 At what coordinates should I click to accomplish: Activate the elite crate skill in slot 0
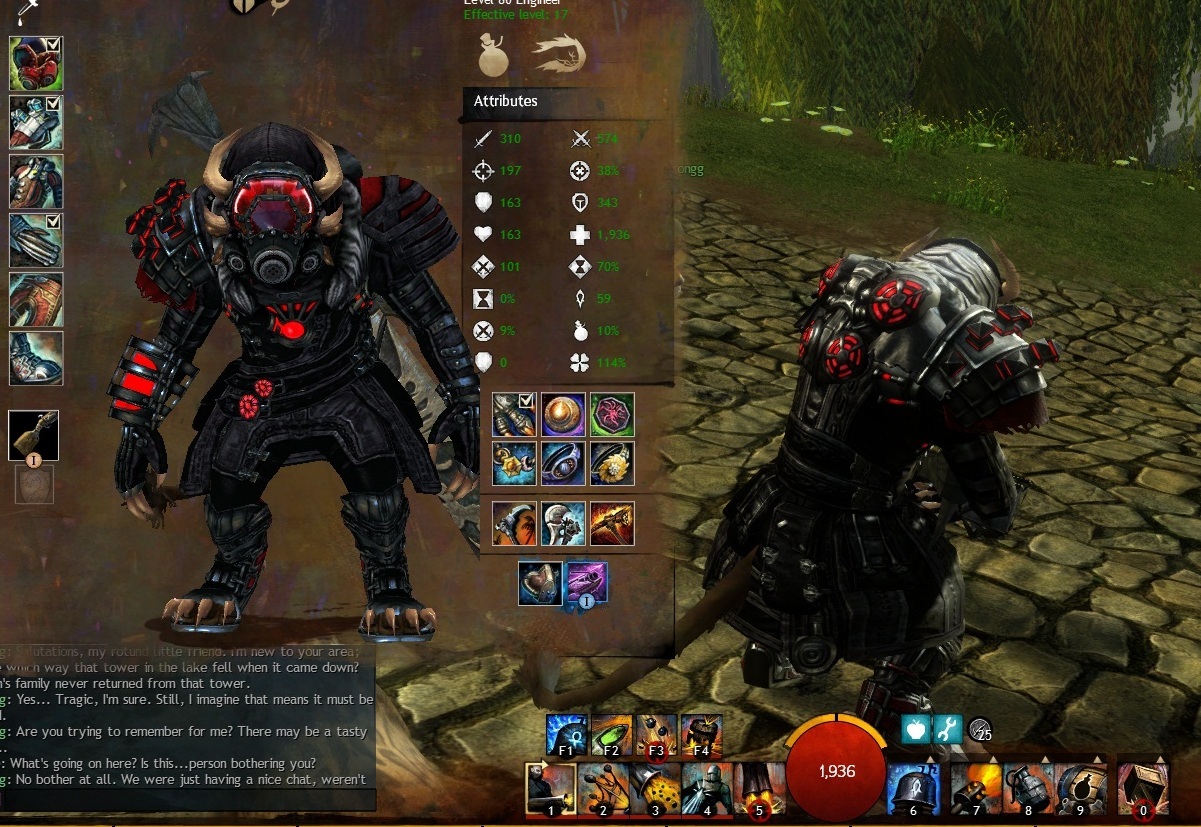pyautogui.click(x=1142, y=788)
